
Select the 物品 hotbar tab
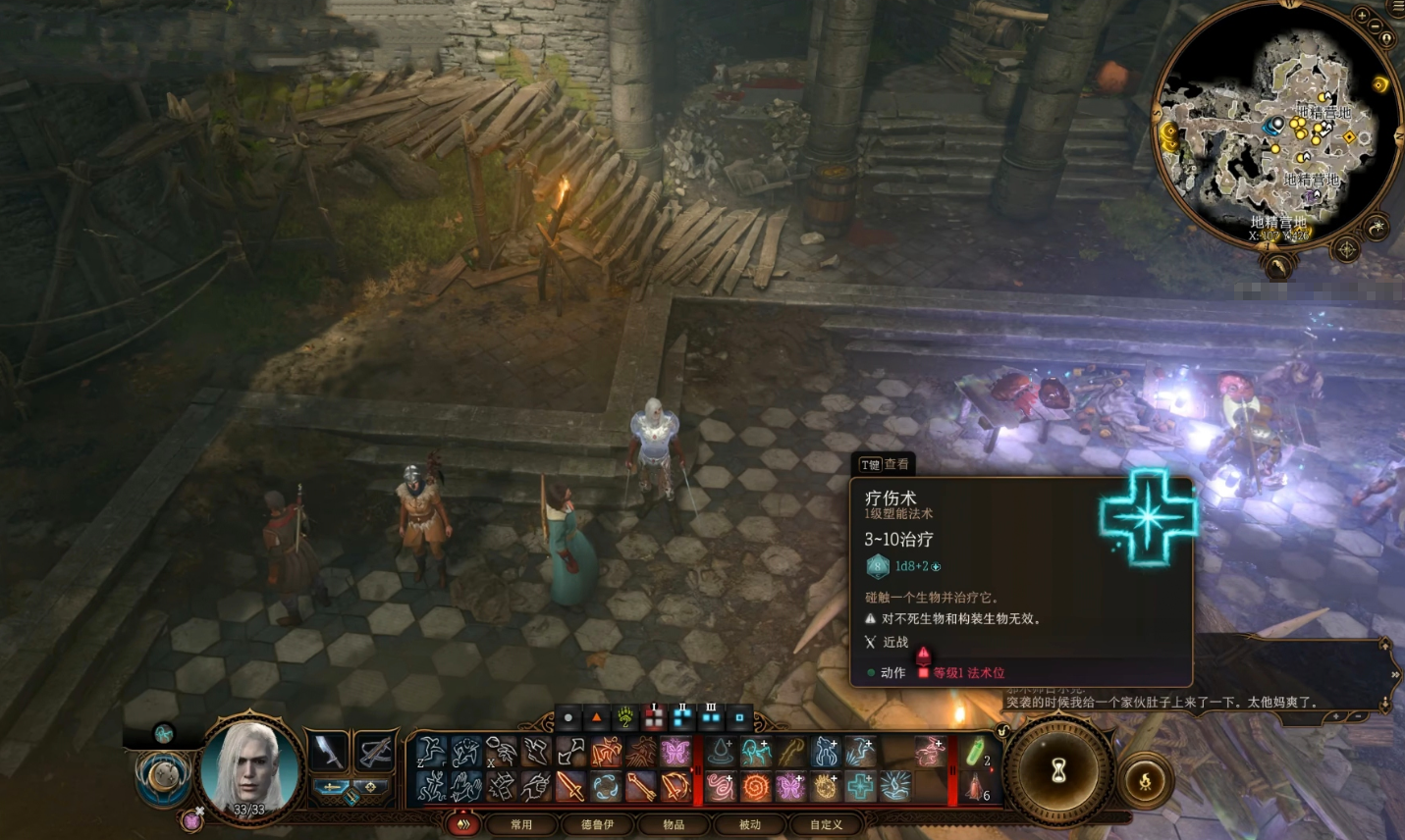point(674,824)
